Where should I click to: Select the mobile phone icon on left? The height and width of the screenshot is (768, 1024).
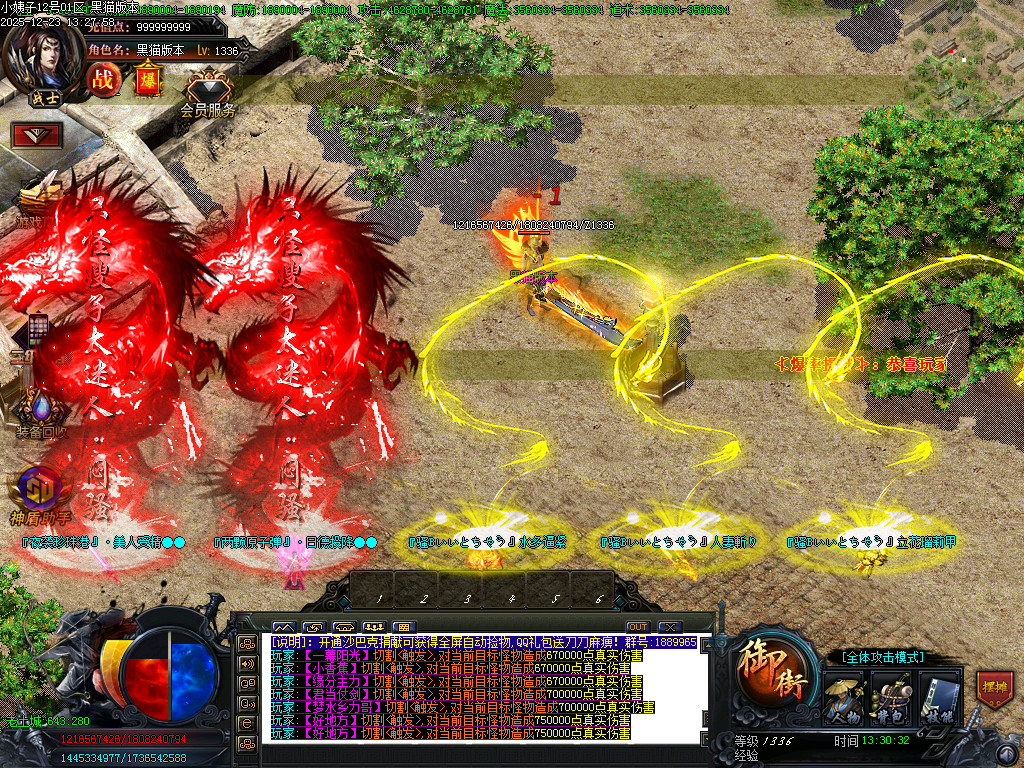tap(38, 329)
